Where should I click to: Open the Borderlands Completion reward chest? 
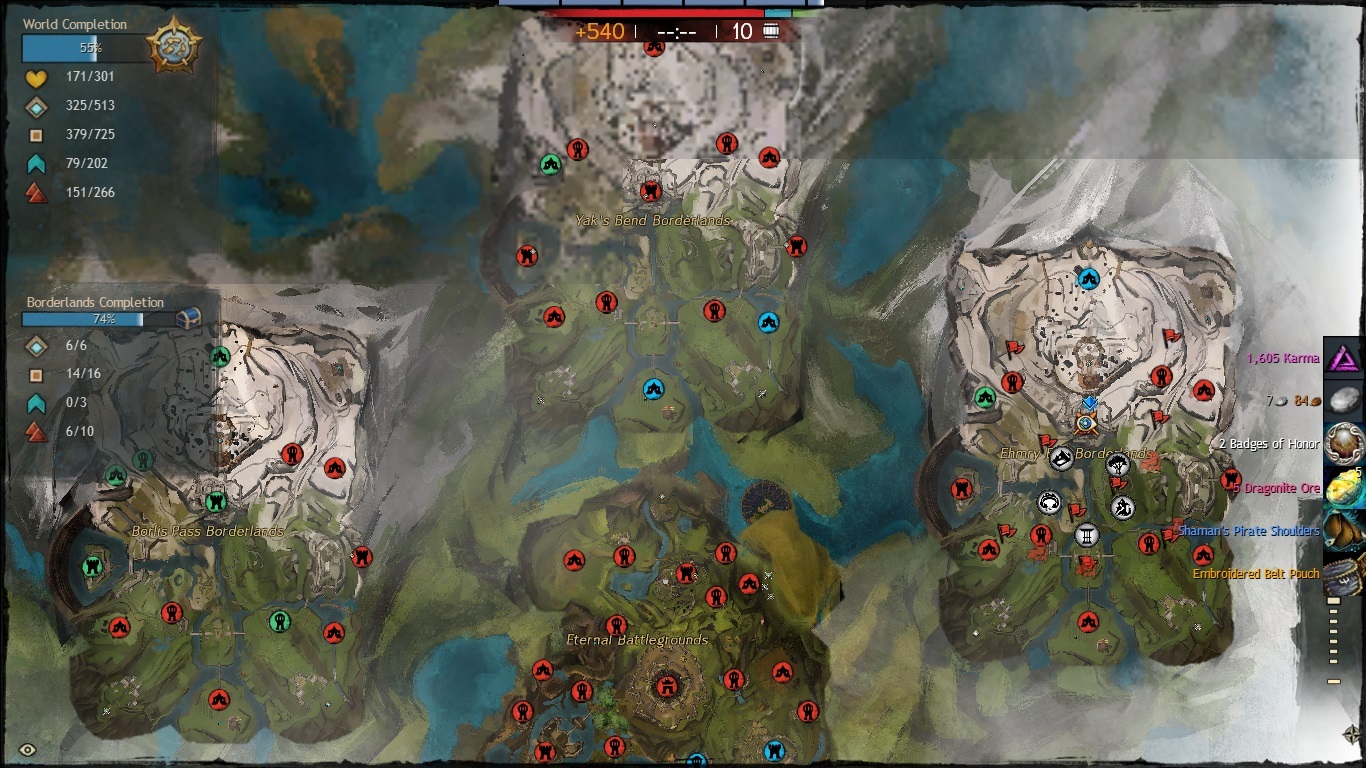click(189, 318)
